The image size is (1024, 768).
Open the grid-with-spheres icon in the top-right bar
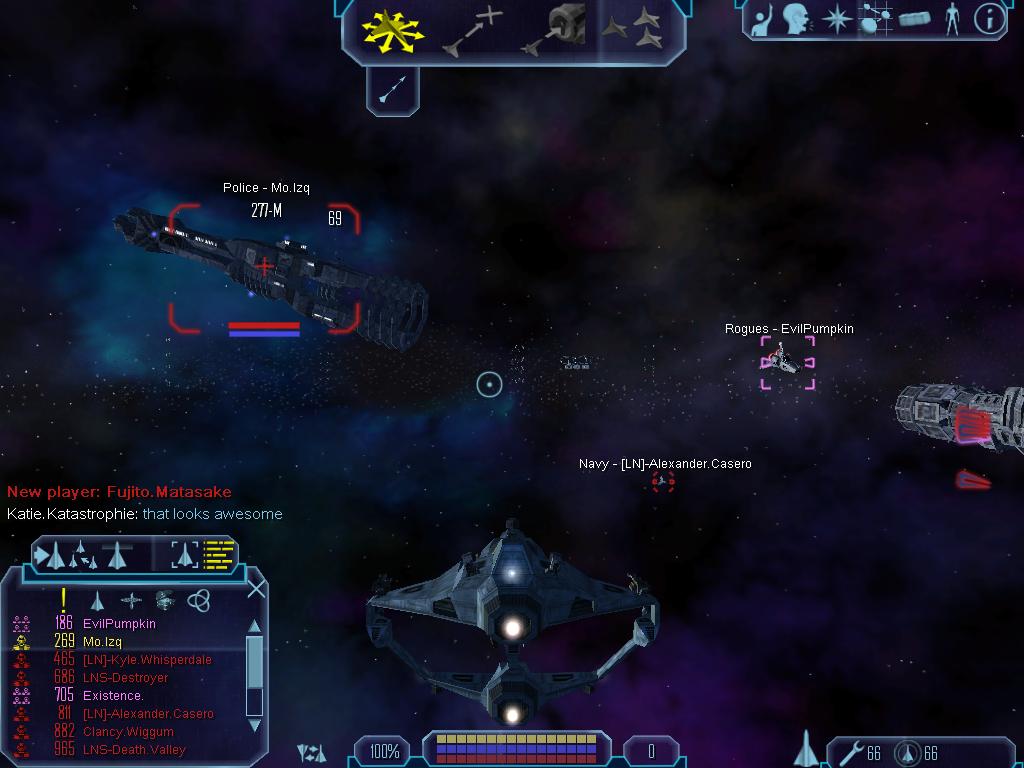coord(875,19)
